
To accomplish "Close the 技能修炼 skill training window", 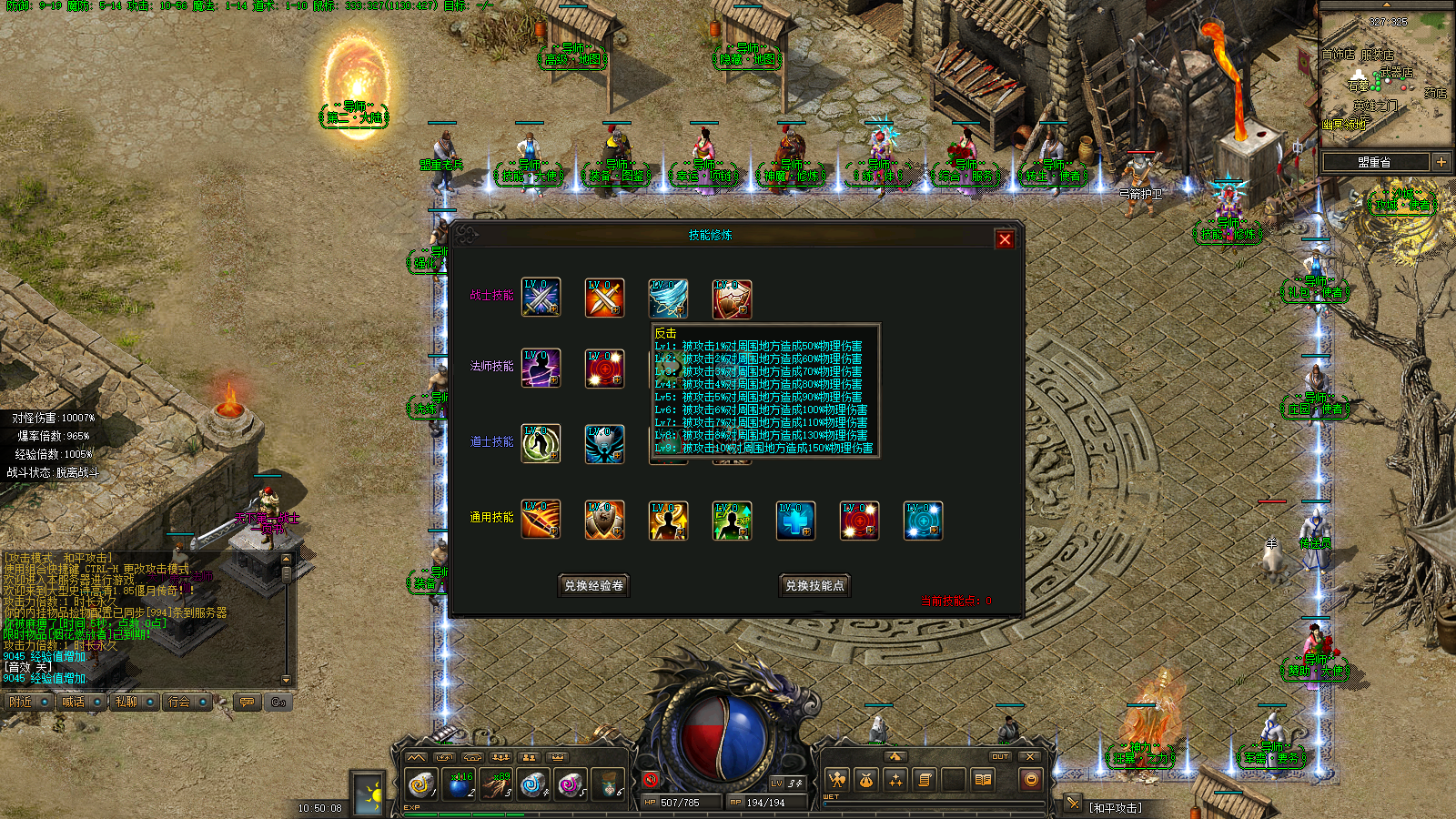I will 1005,239.
